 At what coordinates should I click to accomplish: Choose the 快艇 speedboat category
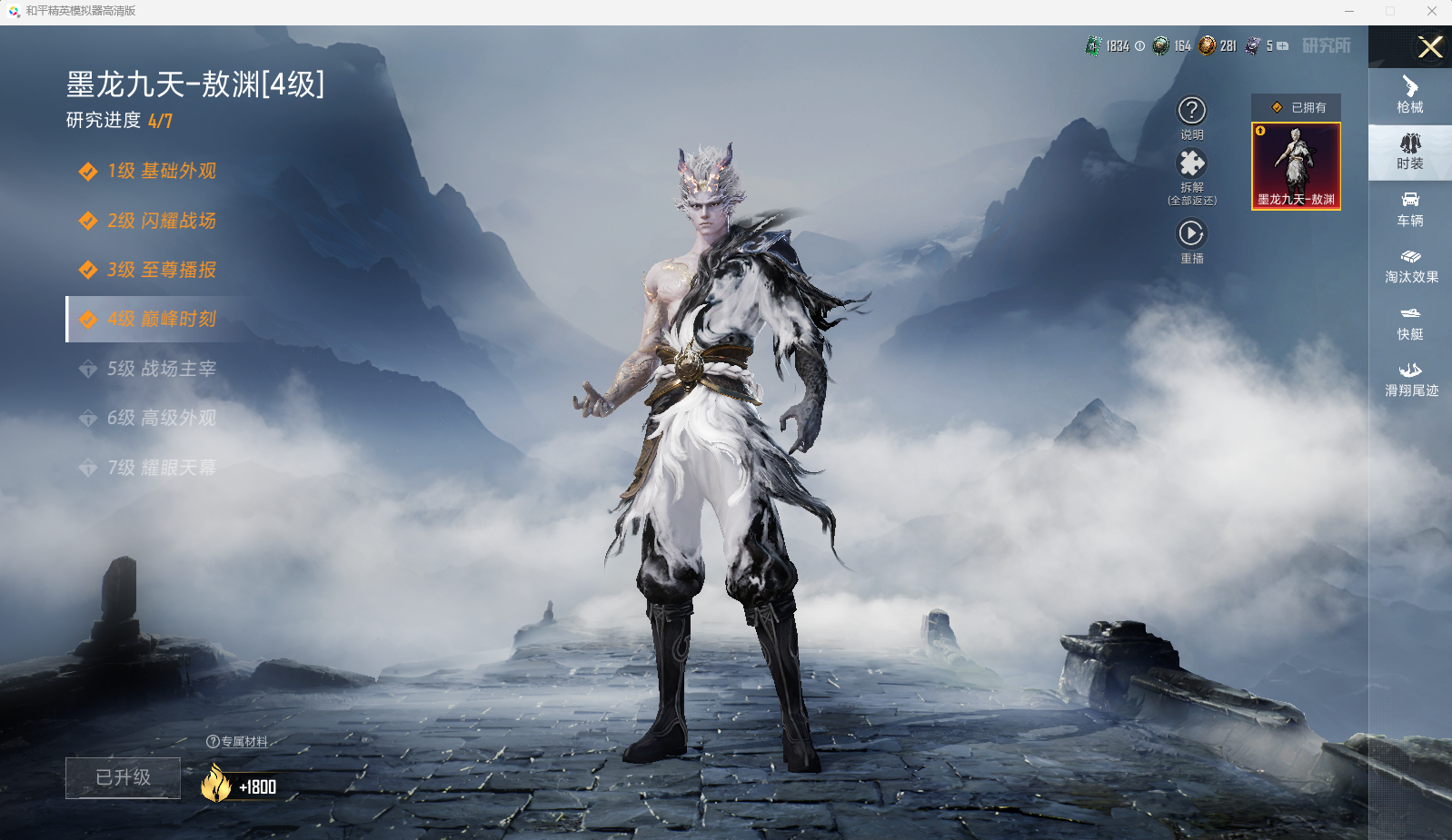tap(1410, 322)
